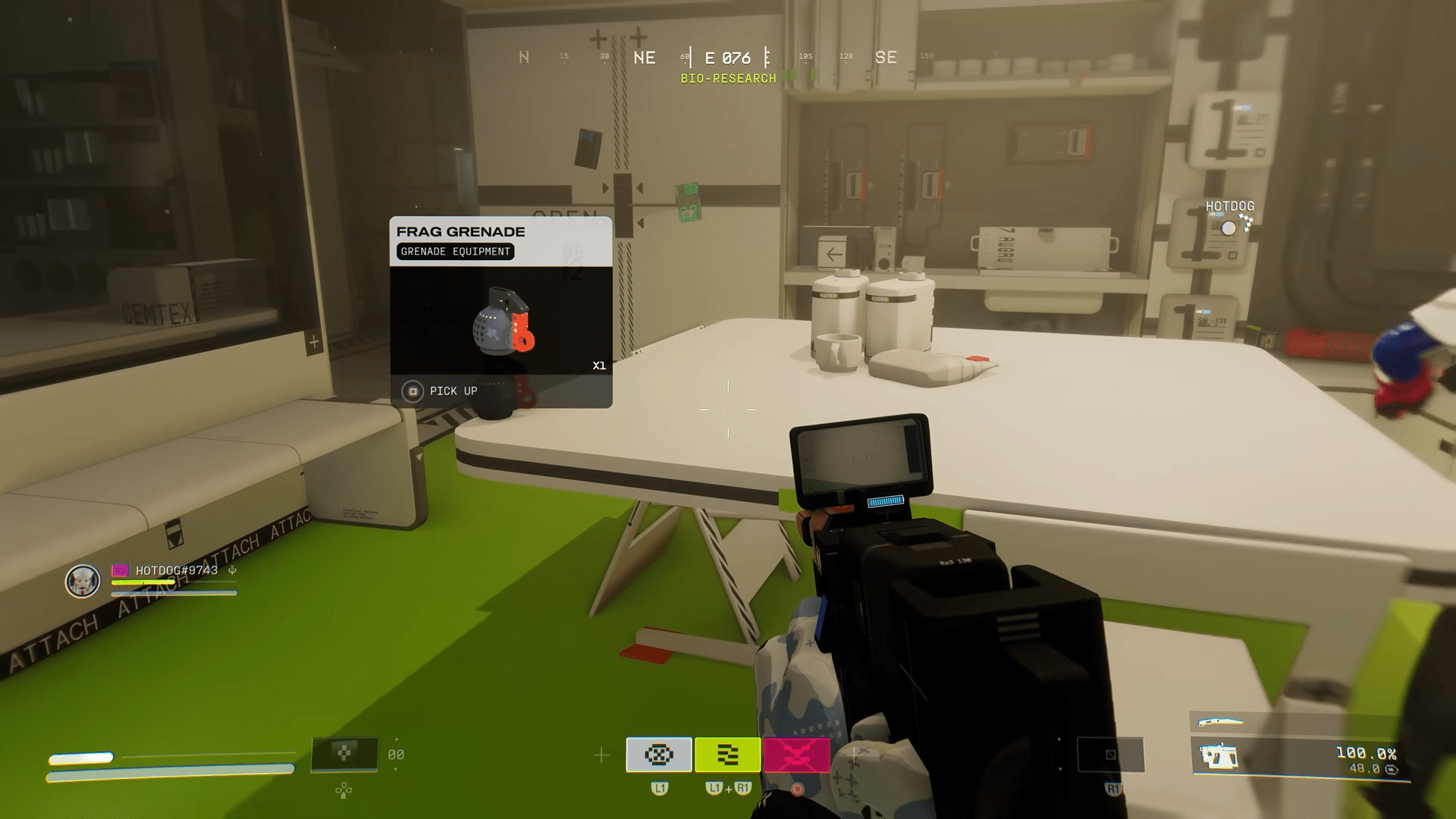Select HOTDOG#9743 squad member portrait
This screenshot has width=1456, height=819.
[x=83, y=582]
